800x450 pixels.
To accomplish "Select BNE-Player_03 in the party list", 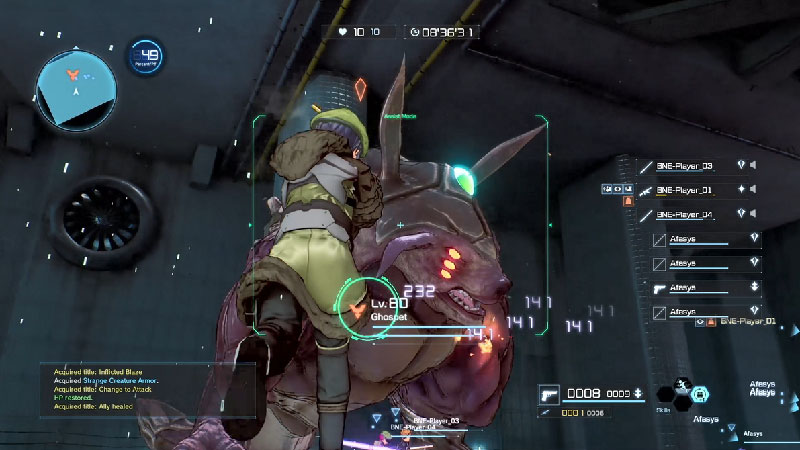I will 685,166.
